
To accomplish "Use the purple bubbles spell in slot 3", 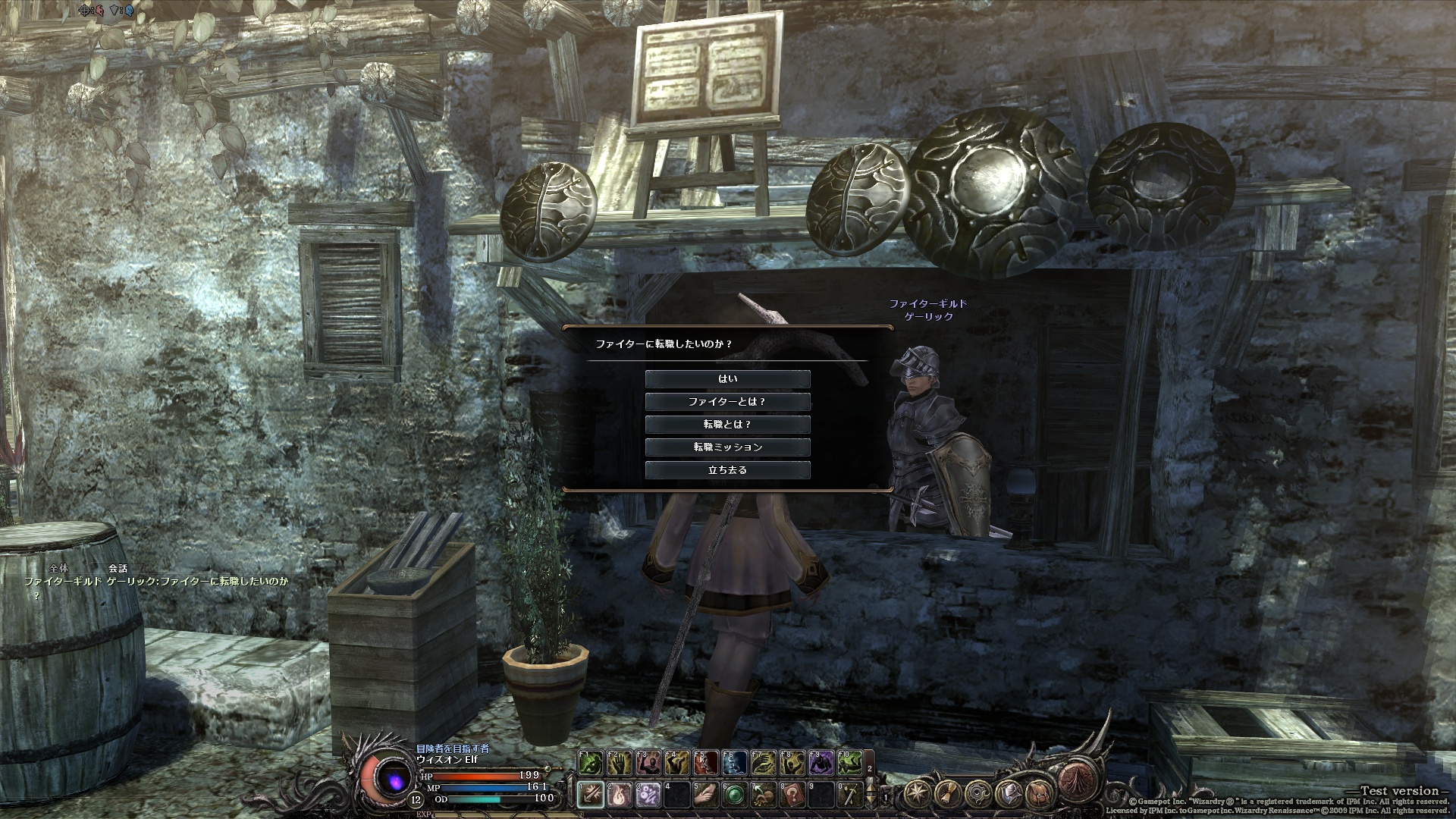I will click(x=648, y=795).
